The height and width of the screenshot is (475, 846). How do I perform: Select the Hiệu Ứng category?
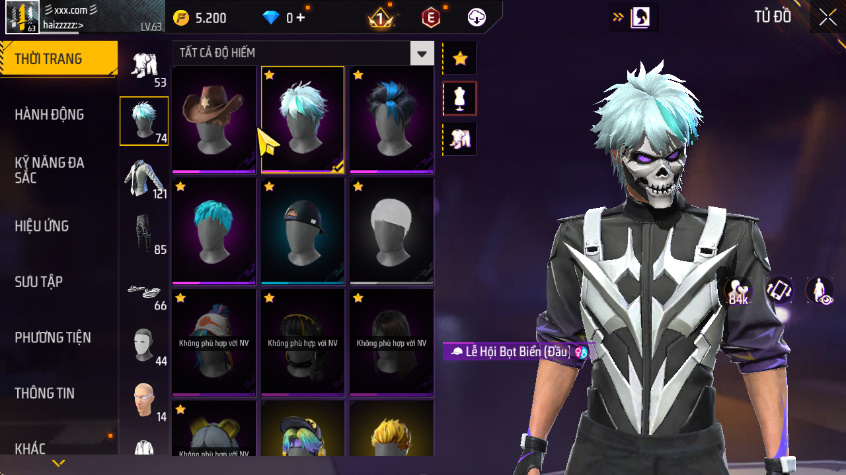click(42, 226)
